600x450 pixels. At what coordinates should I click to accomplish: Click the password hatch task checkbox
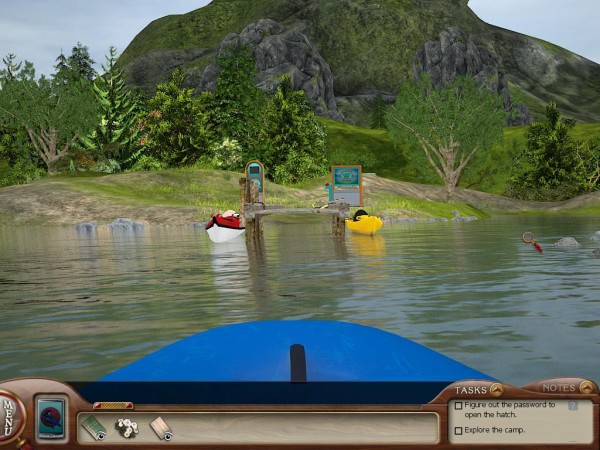[458, 406]
